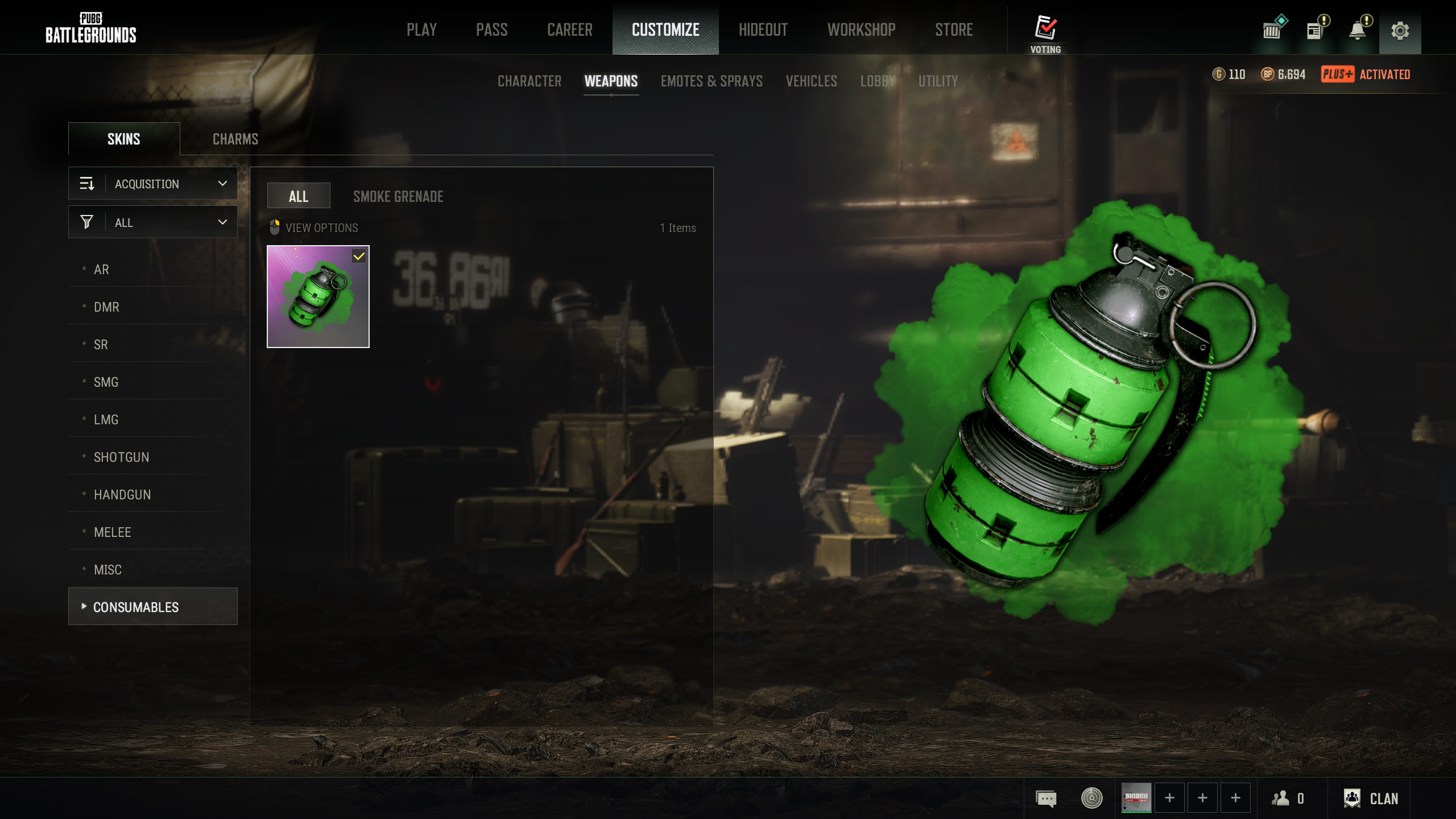Image resolution: width=1456 pixels, height=819 pixels.
Task: Open the Voting icon
Action: tap(1045, 33)
